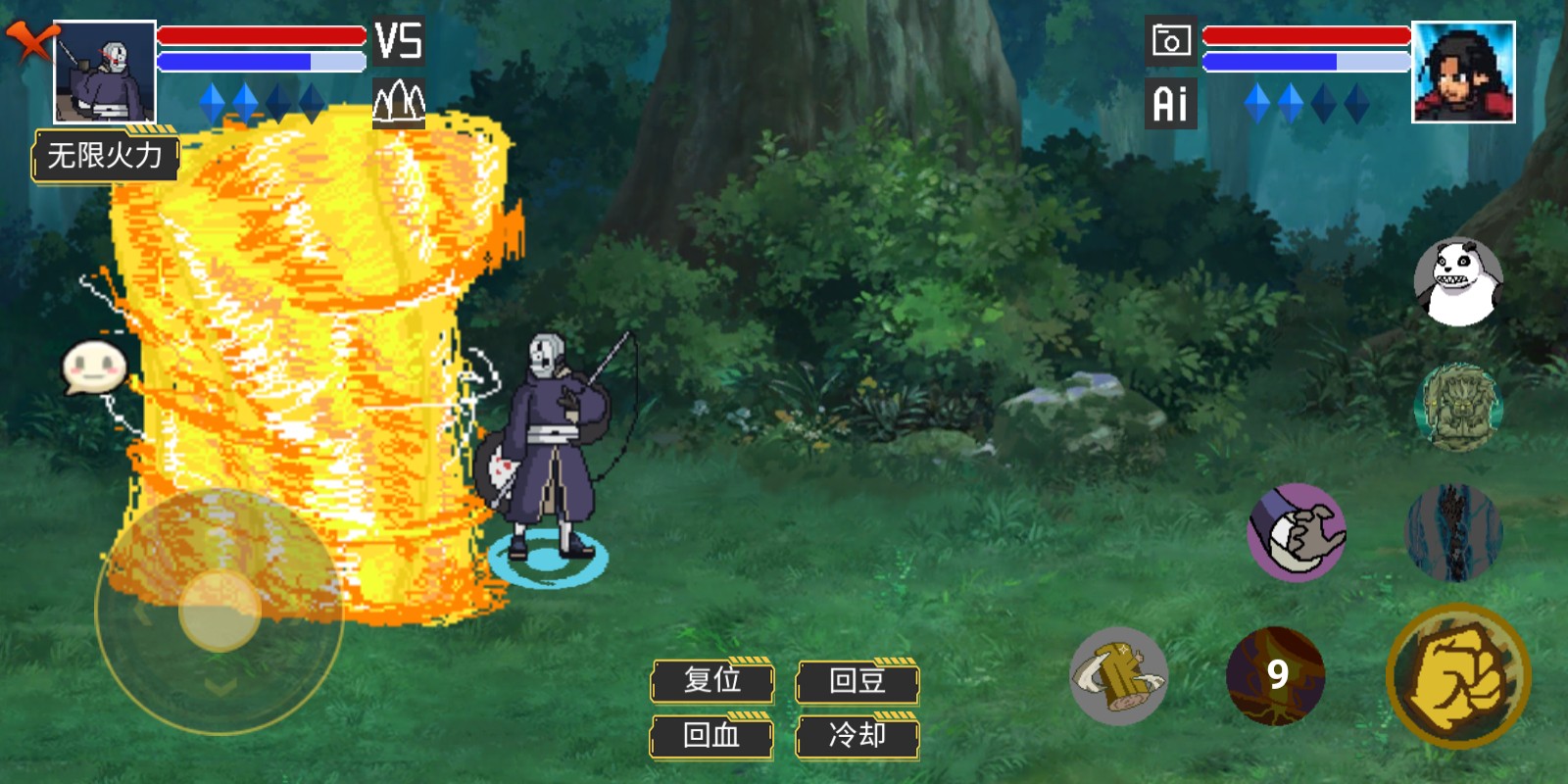1568x784 pixels.
Task: Hit the golden fist attack button
Action: [1458, 675]
